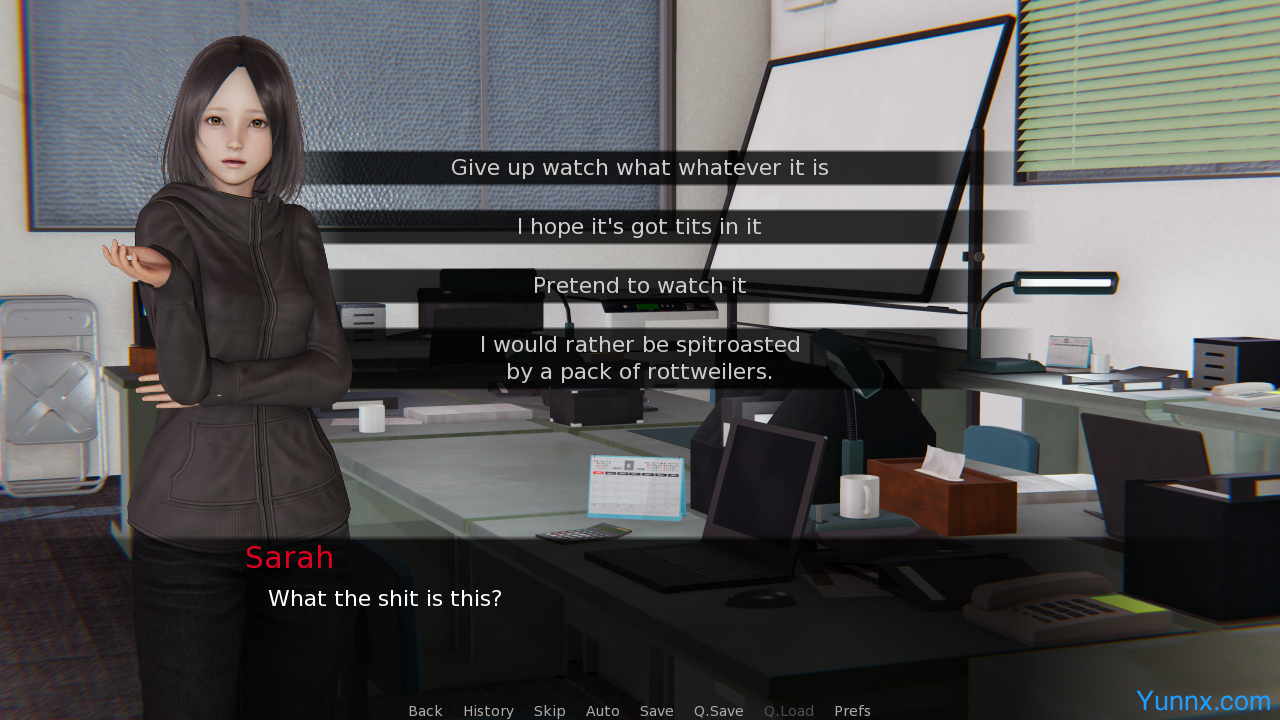Screen dimensions: 1280x720
Task: Select the "I hope it's got tits" reply
Action: point(640,227)
